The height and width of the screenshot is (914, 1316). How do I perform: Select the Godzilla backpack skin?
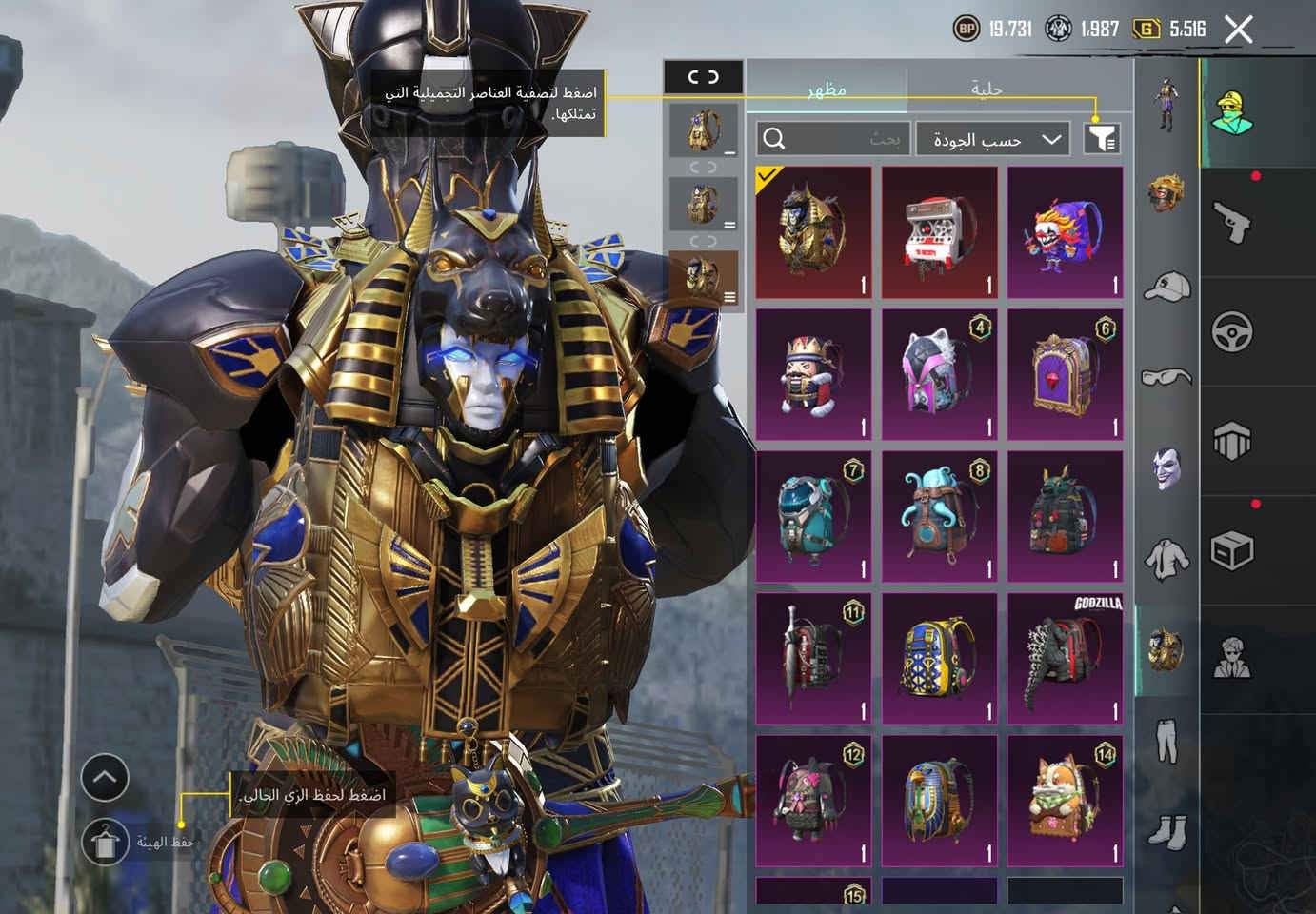[x=1065, y=658]
